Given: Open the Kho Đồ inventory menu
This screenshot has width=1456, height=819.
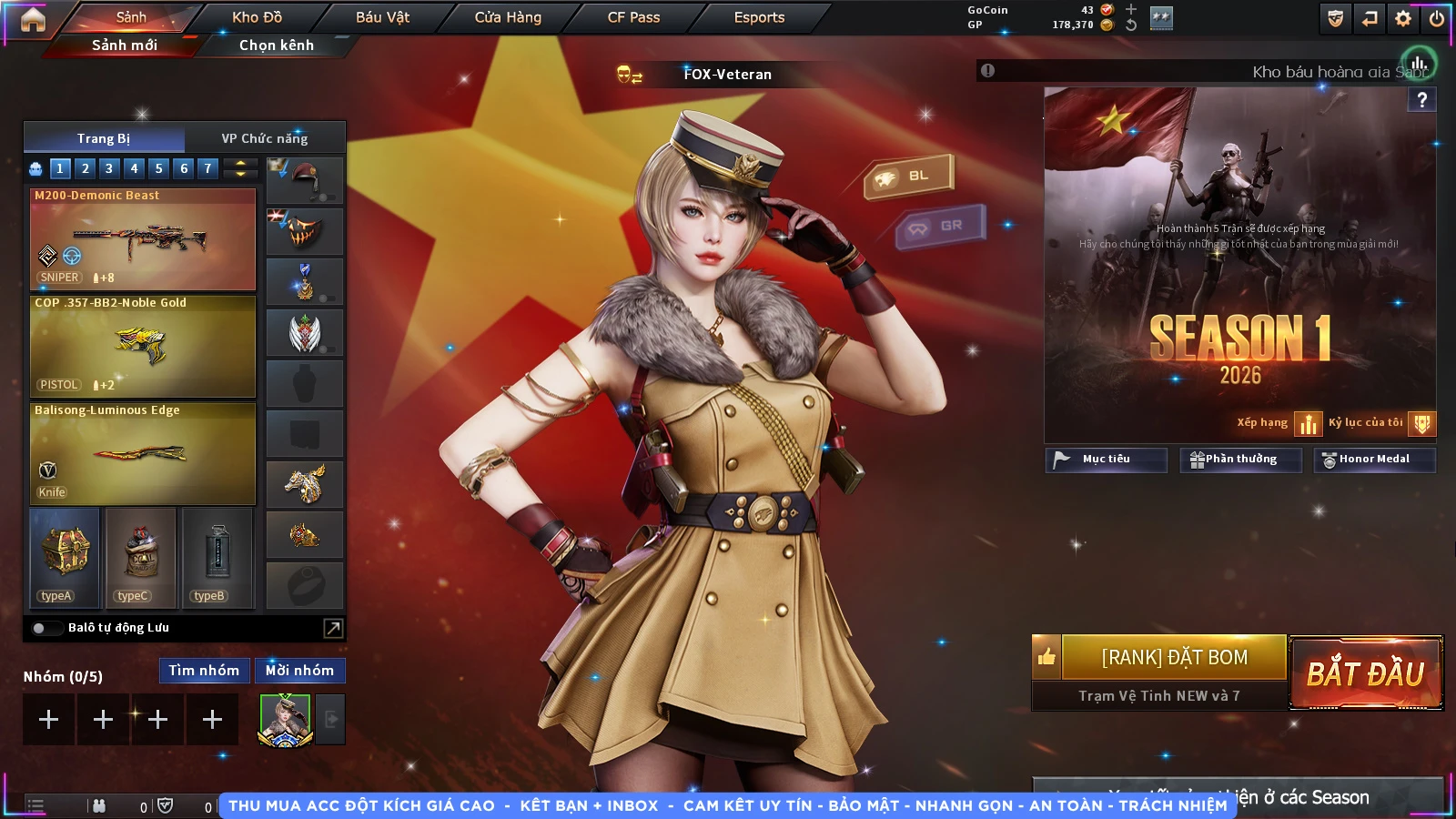Looking at the screenshot, I should click(257, 17).
